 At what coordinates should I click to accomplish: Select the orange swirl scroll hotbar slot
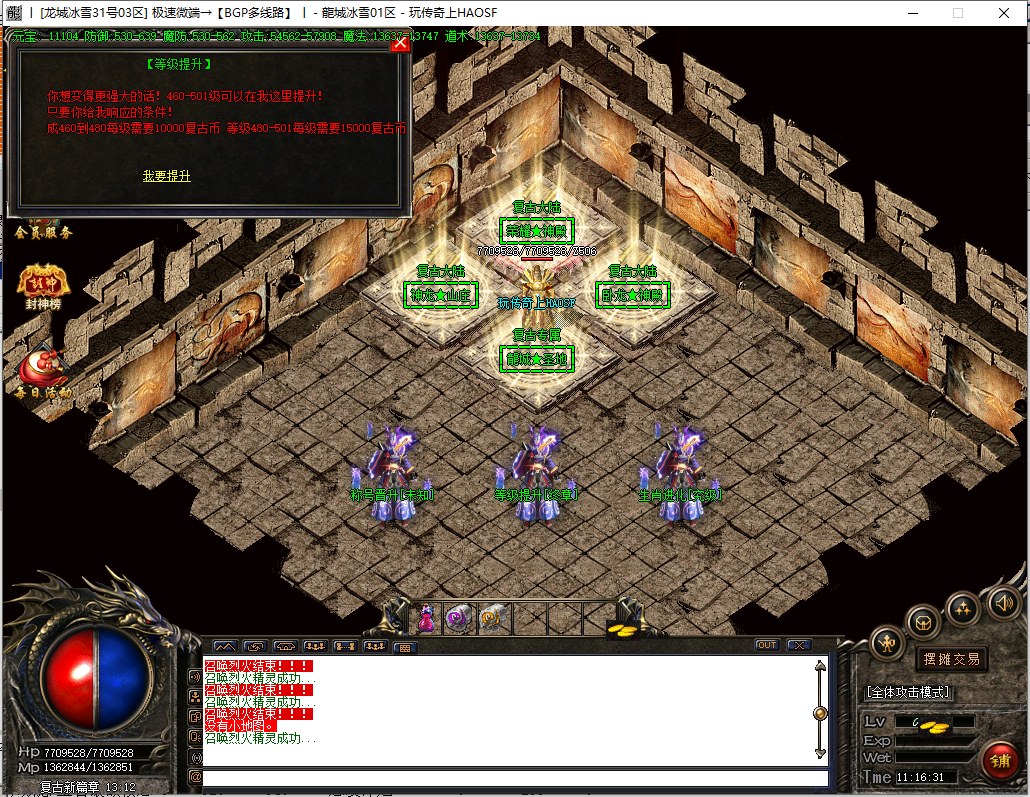(x=491, y=619)
